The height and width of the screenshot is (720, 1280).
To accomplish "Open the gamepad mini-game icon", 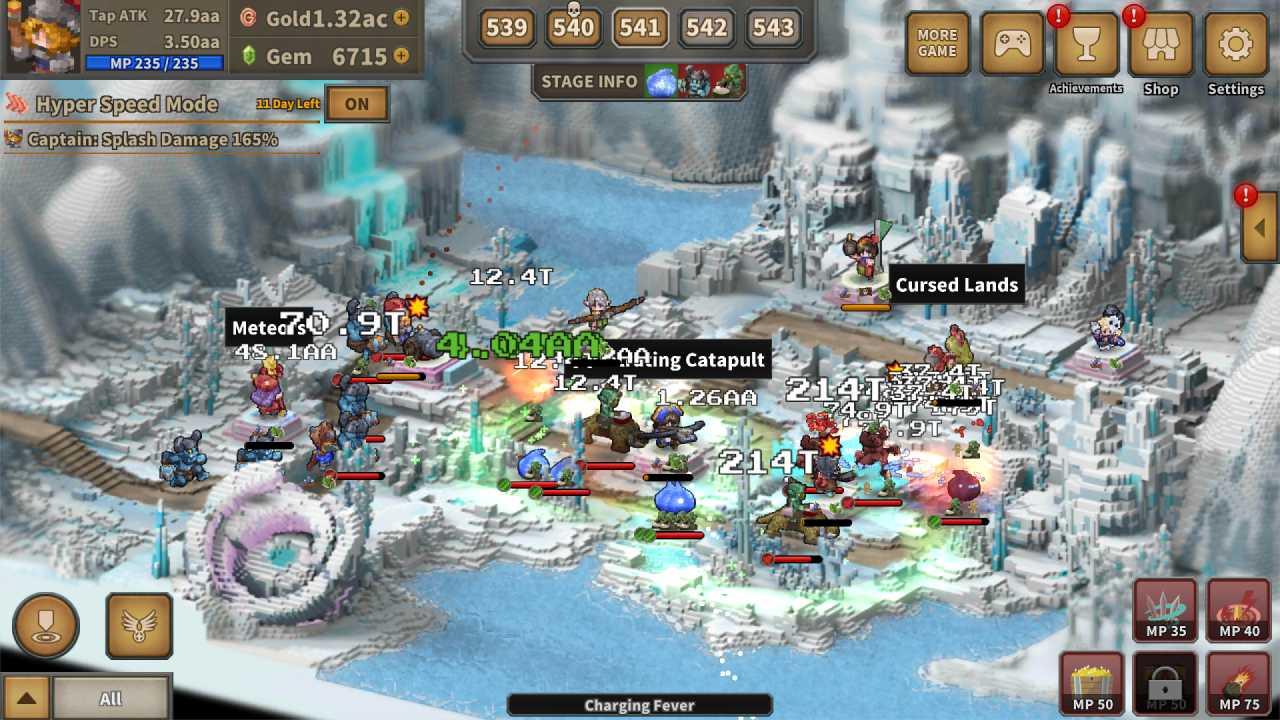I will point(1011,44).
